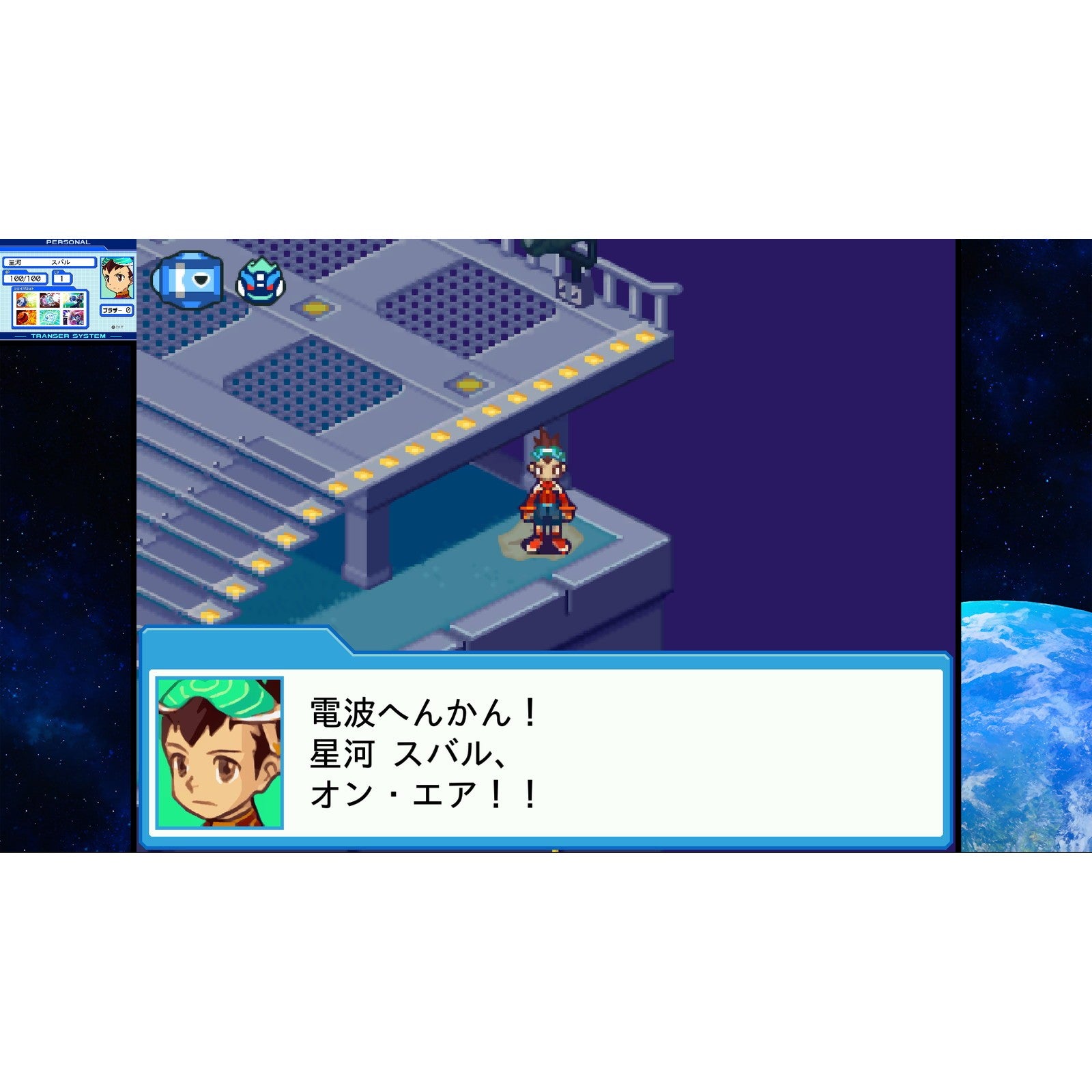This screenshot has width=1092, height=1092.
Task: Click the +10 recovery ability icon
Action: tap(50, 317)
